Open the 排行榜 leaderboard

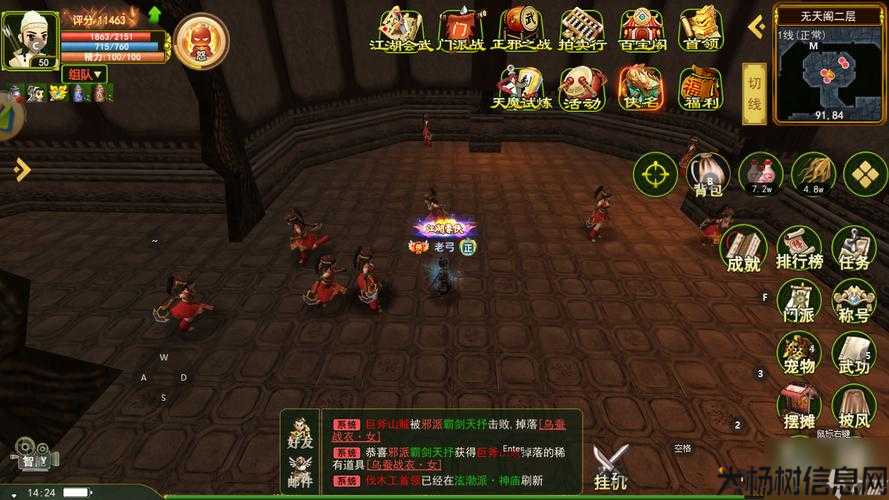(x=798, y=247)
